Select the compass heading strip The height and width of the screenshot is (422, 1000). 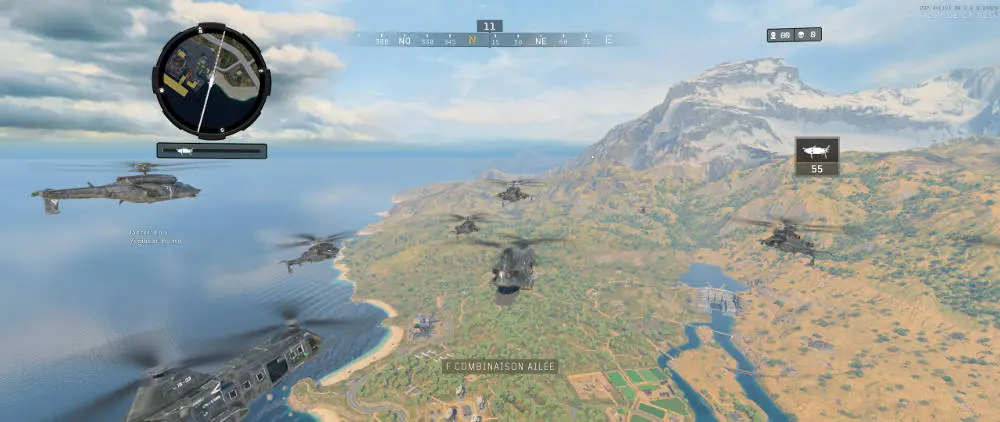click(x=490, y=41)
